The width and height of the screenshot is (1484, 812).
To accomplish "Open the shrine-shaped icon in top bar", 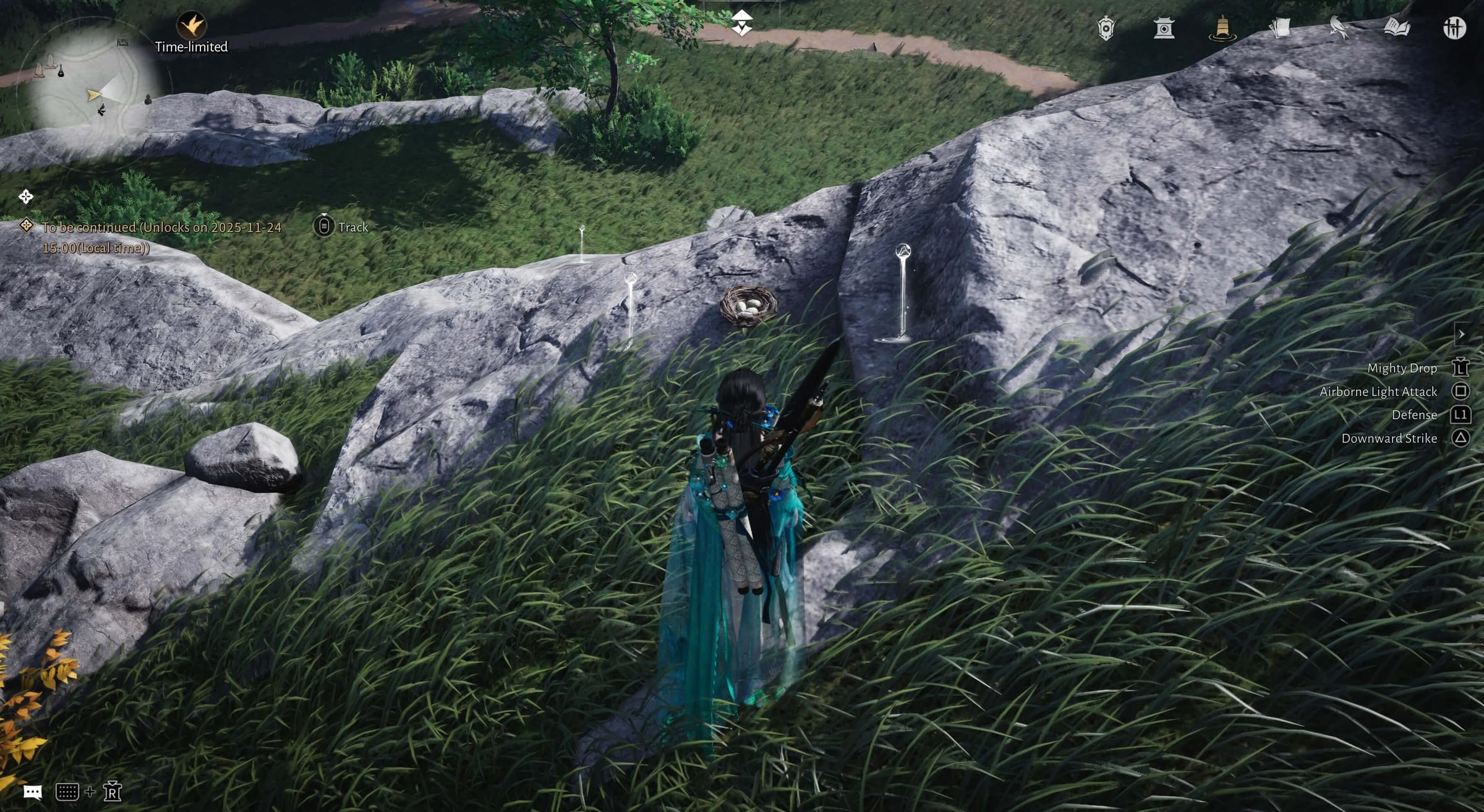I will (1164, 28).
